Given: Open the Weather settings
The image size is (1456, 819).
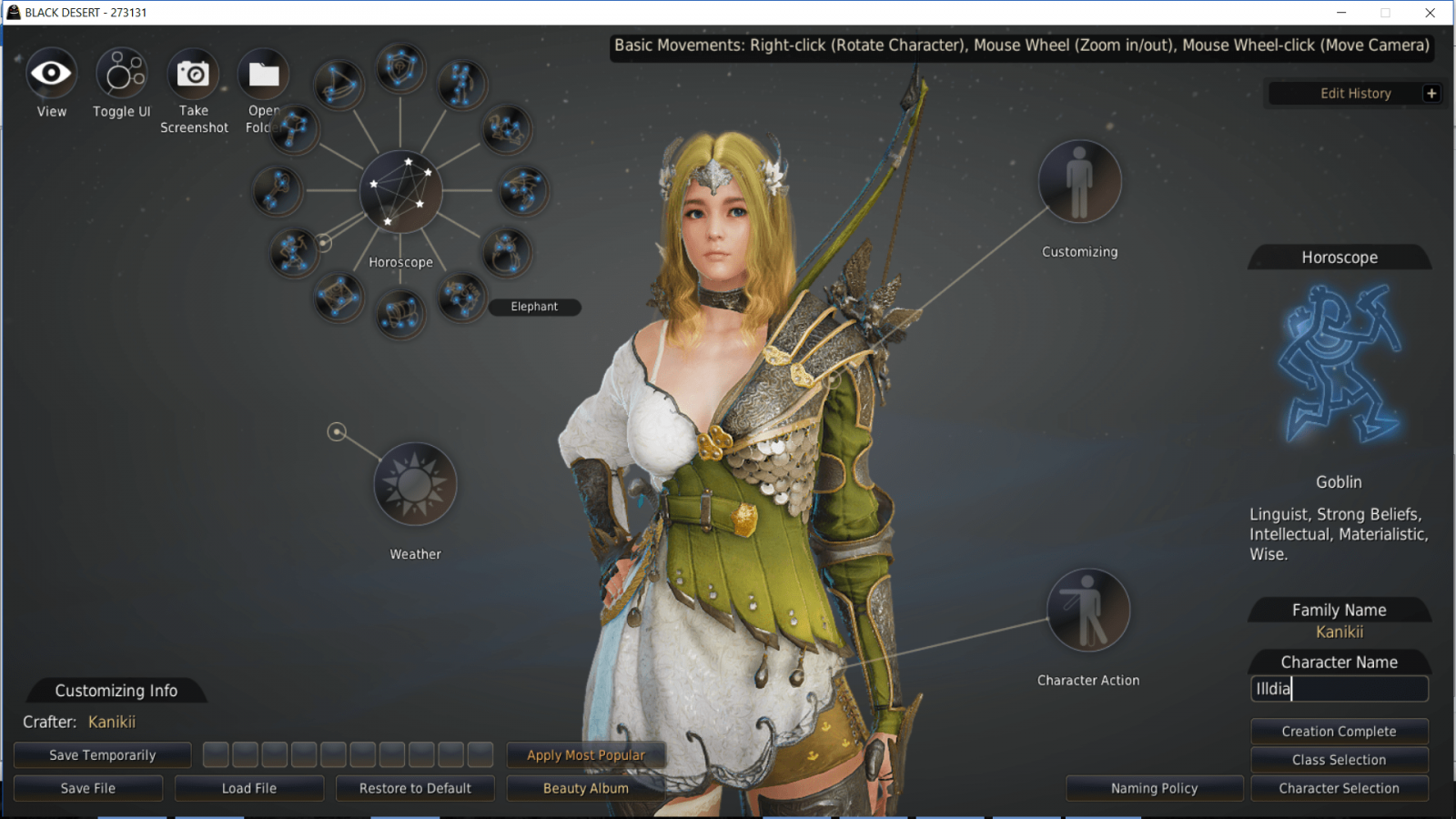Looking at the screenshot, I should point(415,484).
